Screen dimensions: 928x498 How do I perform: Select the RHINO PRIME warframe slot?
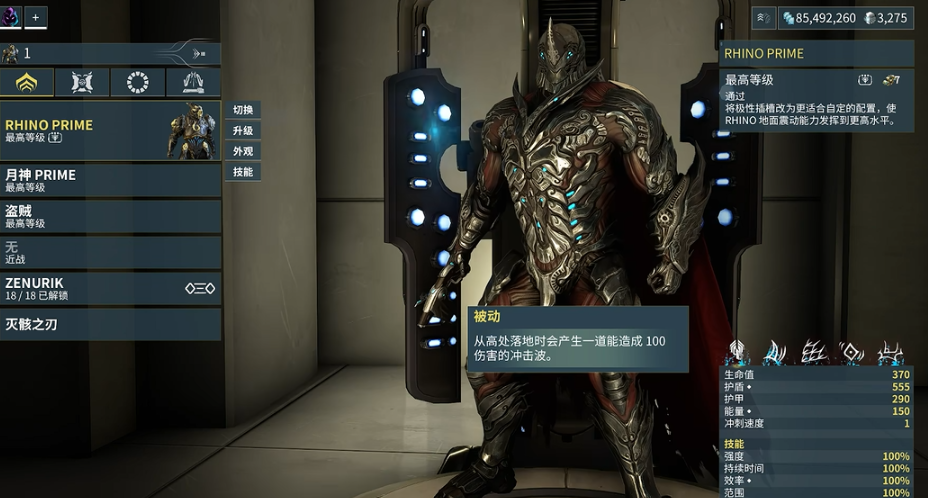pos(110,131)
